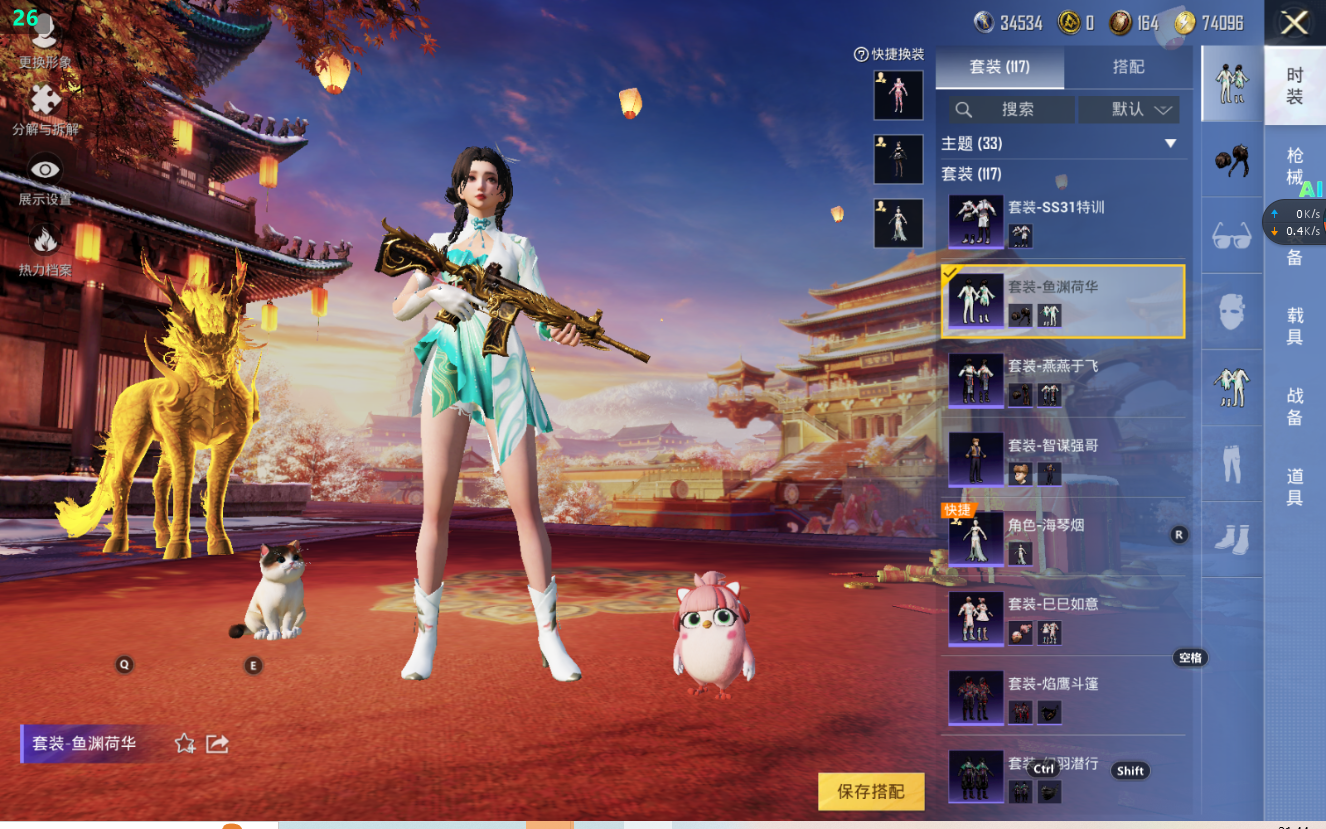
Task: Select the 套装-SS31特训 outfit
Action: 1064,222
